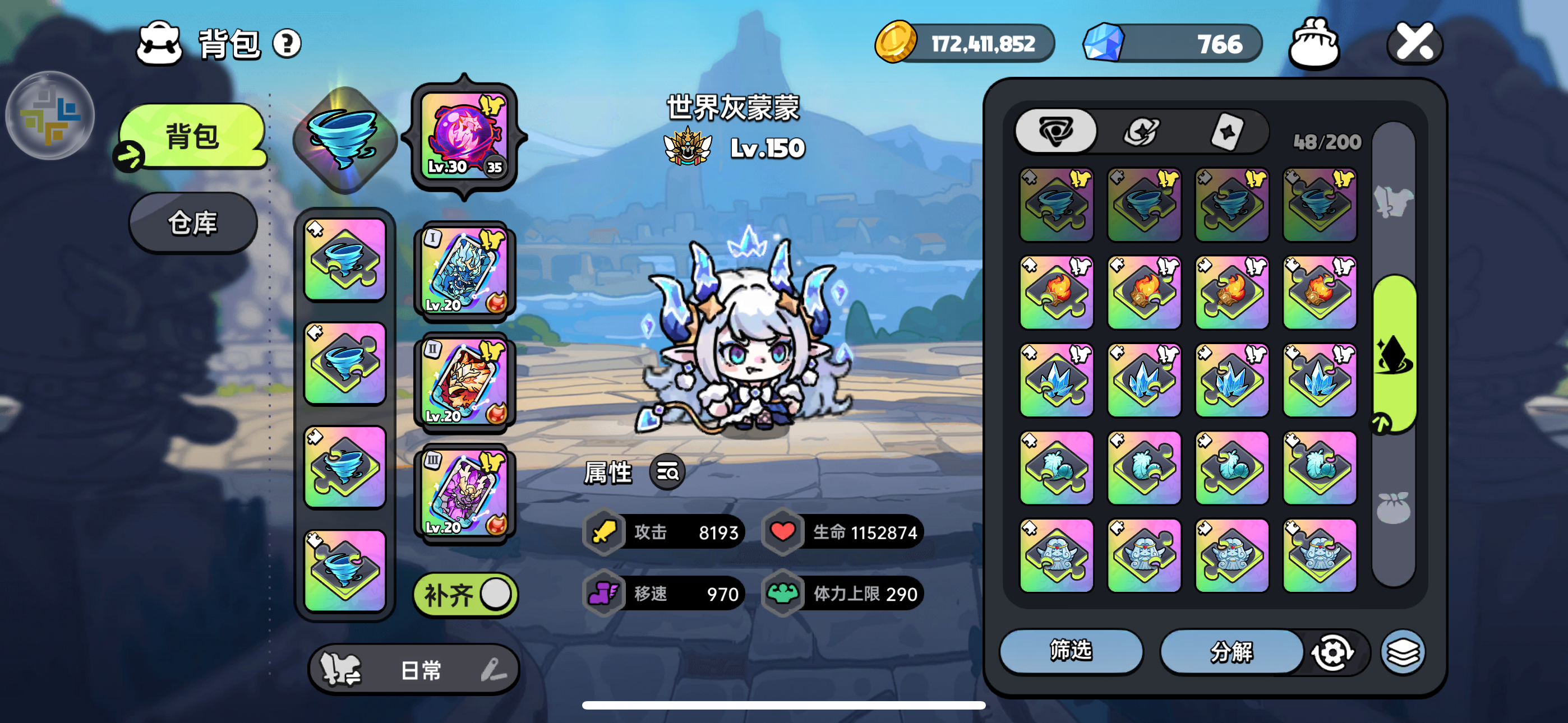1568x723 pixels.
Task: Show backpack help question mark
Action: (x=287, y=44)
